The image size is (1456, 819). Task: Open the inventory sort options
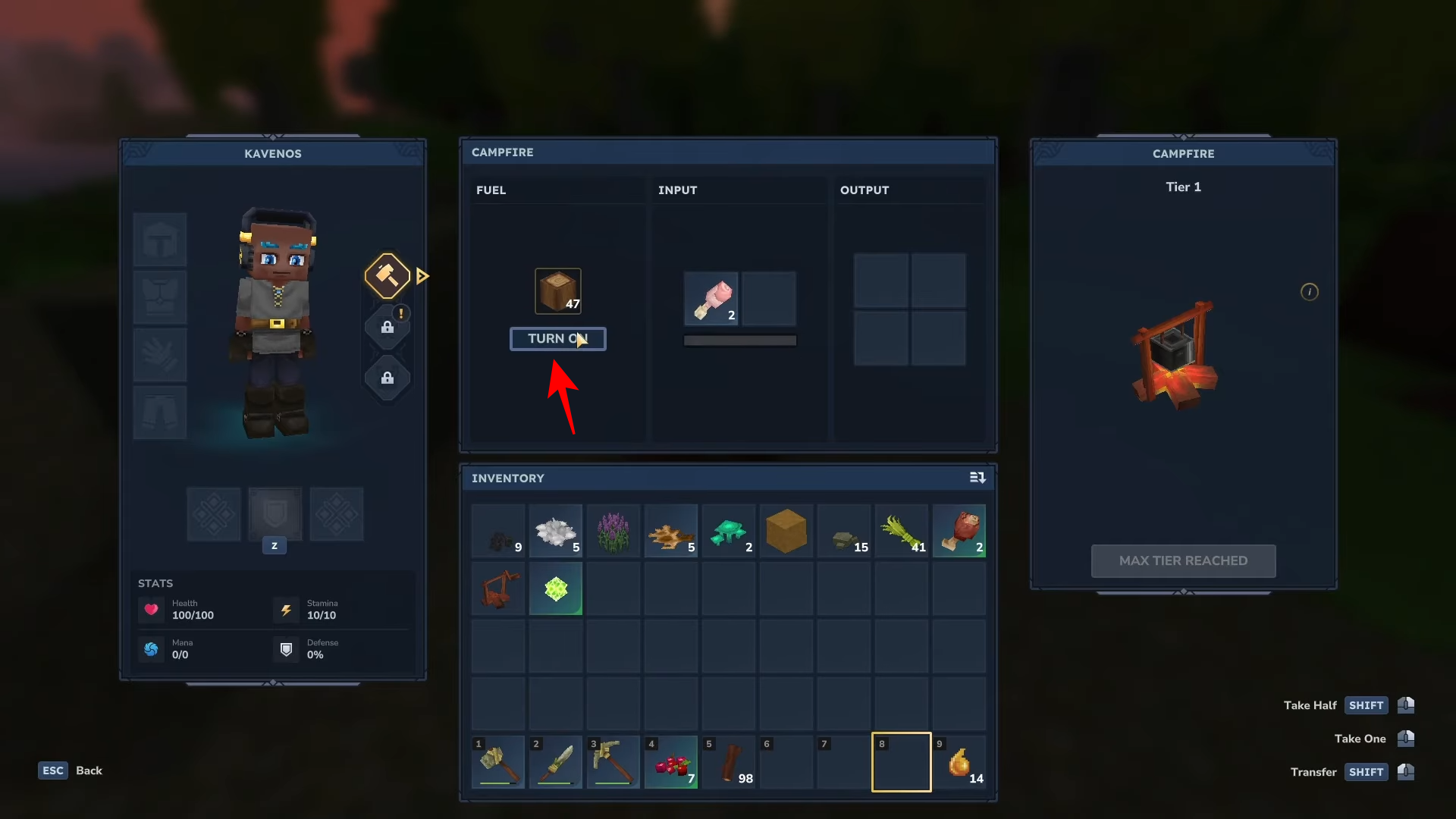coord(978,478)
